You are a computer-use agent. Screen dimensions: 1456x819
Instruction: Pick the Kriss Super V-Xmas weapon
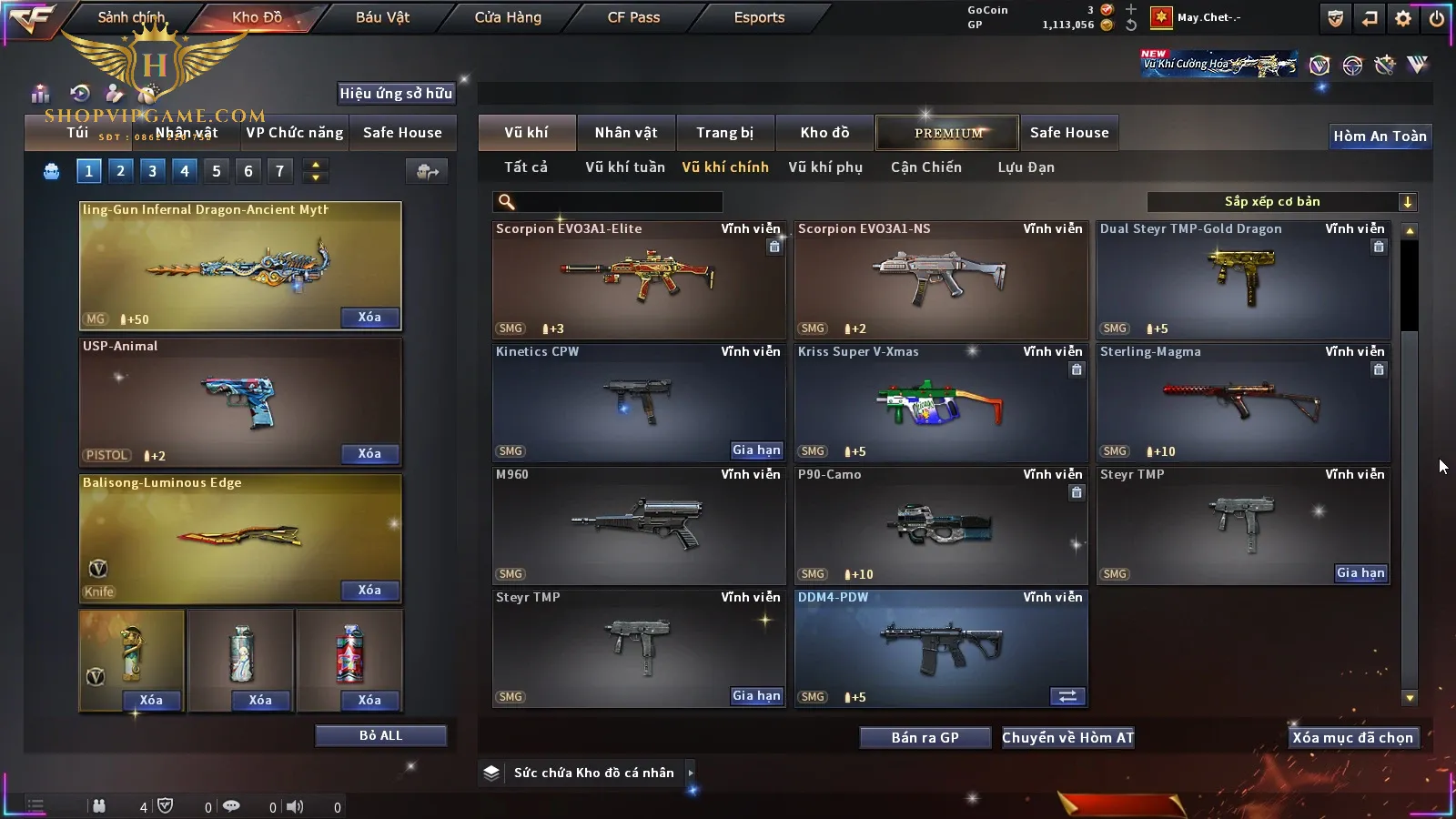pyautogui.click(x=940, y=402)
